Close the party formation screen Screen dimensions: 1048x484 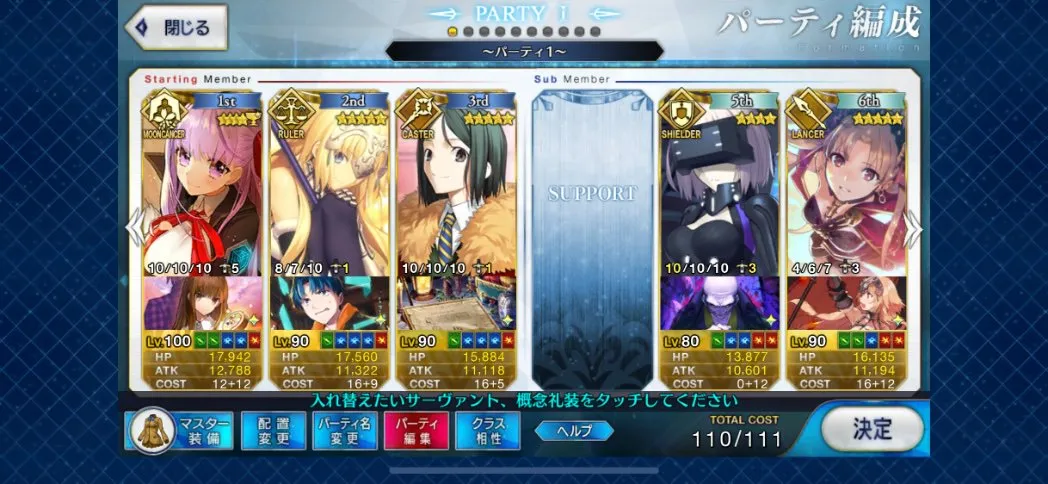click(176, 28)
